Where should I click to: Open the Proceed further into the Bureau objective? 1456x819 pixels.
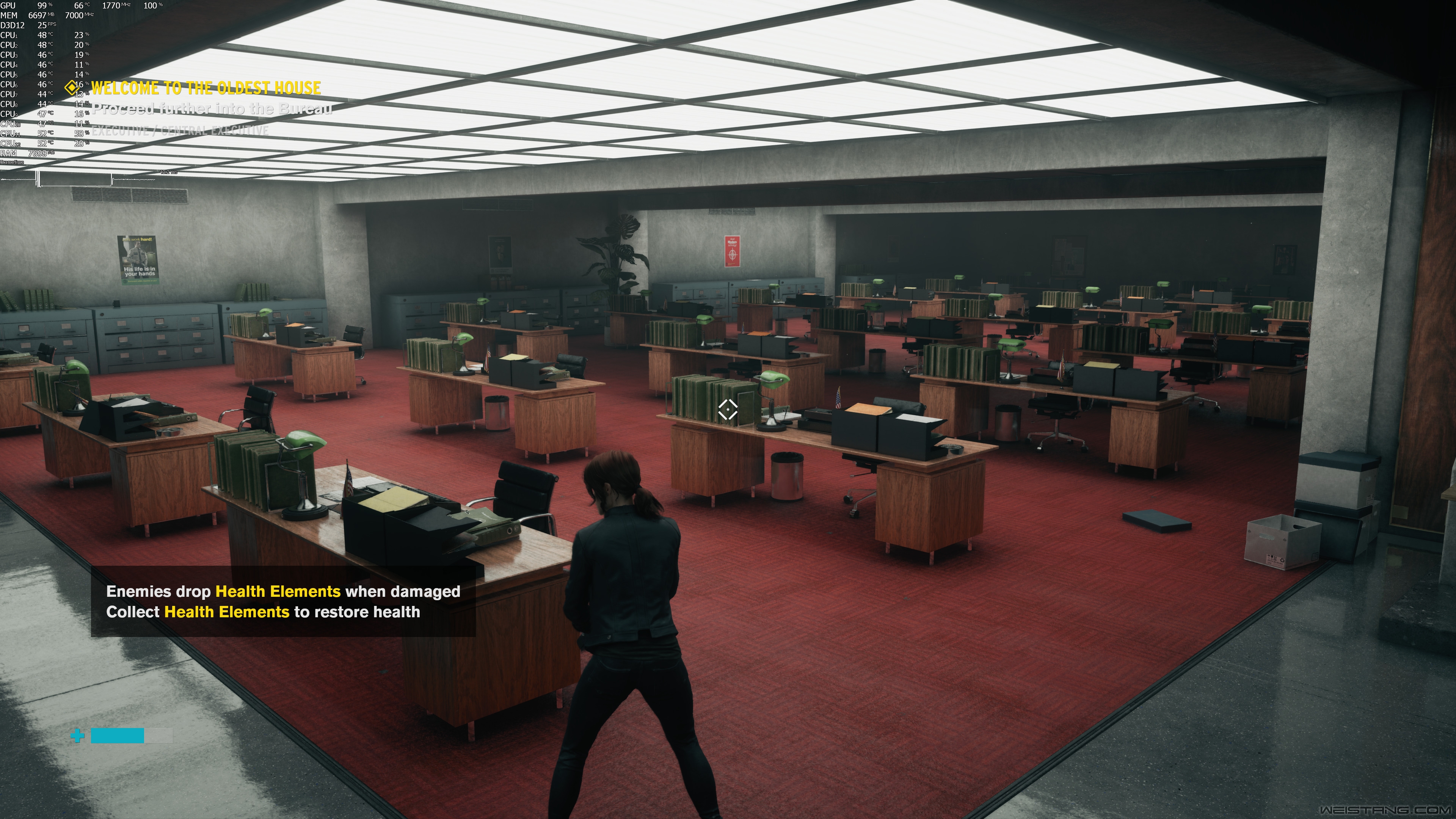(212, 108)
